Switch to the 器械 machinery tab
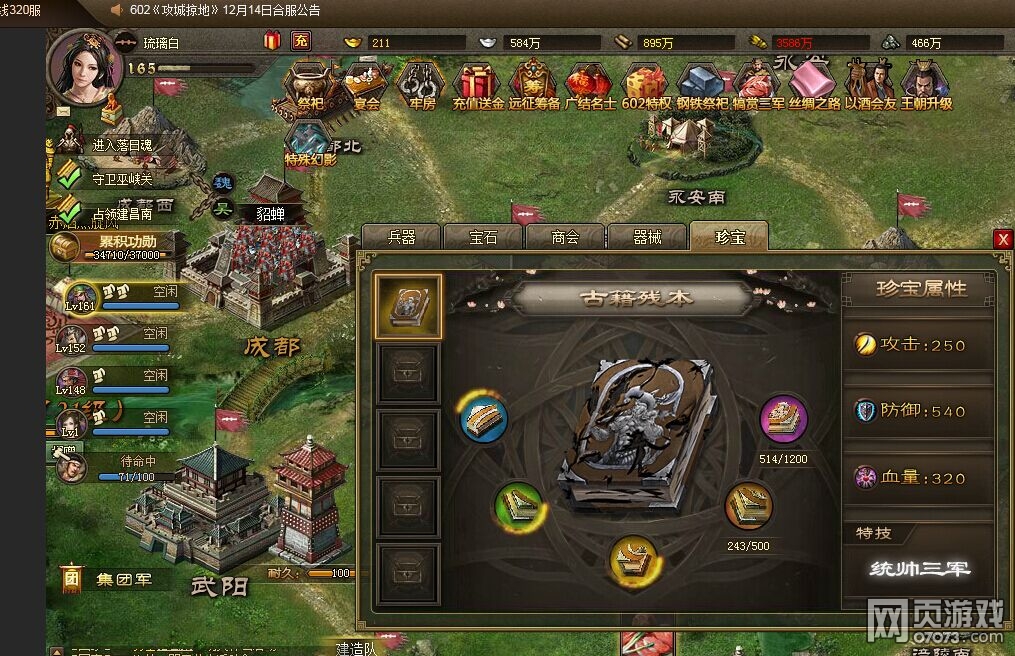The width and height of the screenshot is (1015, 656). [x=647, y=237]
